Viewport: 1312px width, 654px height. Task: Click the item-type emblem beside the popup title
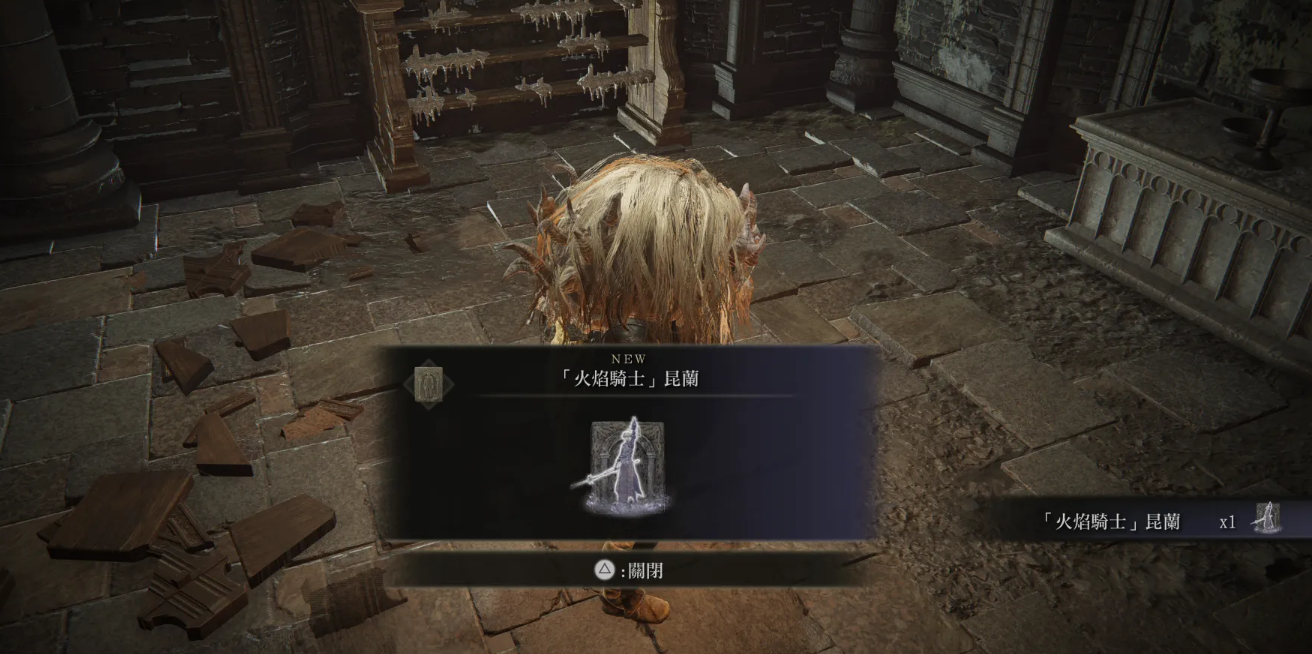430,384
